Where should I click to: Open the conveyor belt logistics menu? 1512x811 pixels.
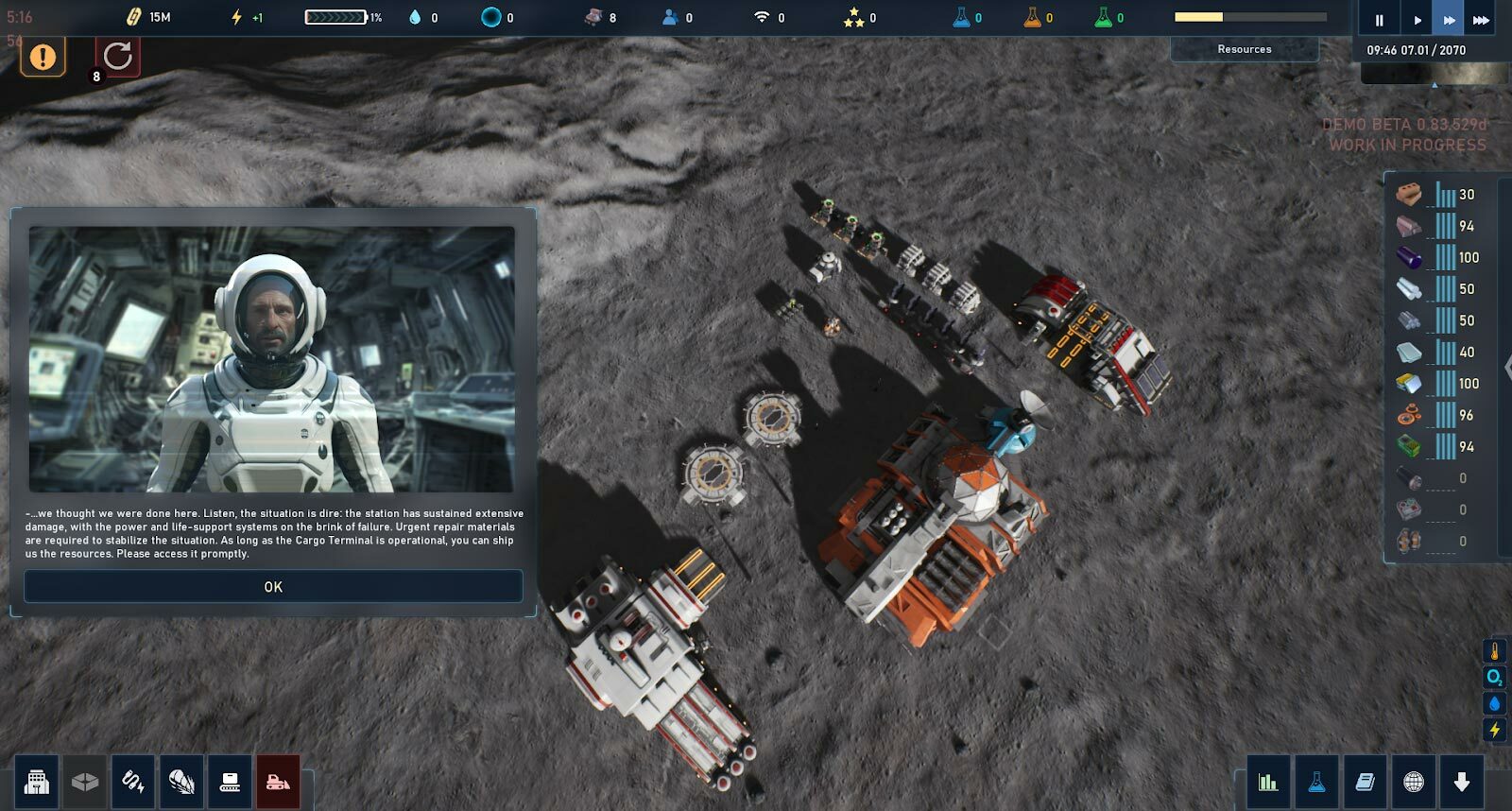[x=230, y=782]
